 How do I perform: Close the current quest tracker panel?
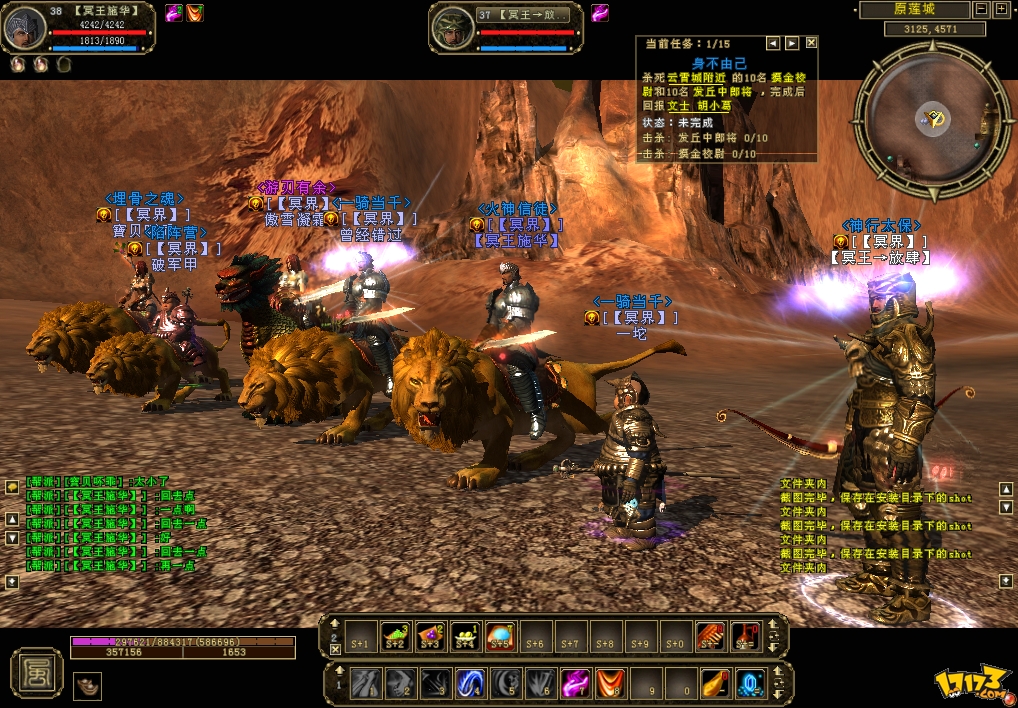click(811, 43)
